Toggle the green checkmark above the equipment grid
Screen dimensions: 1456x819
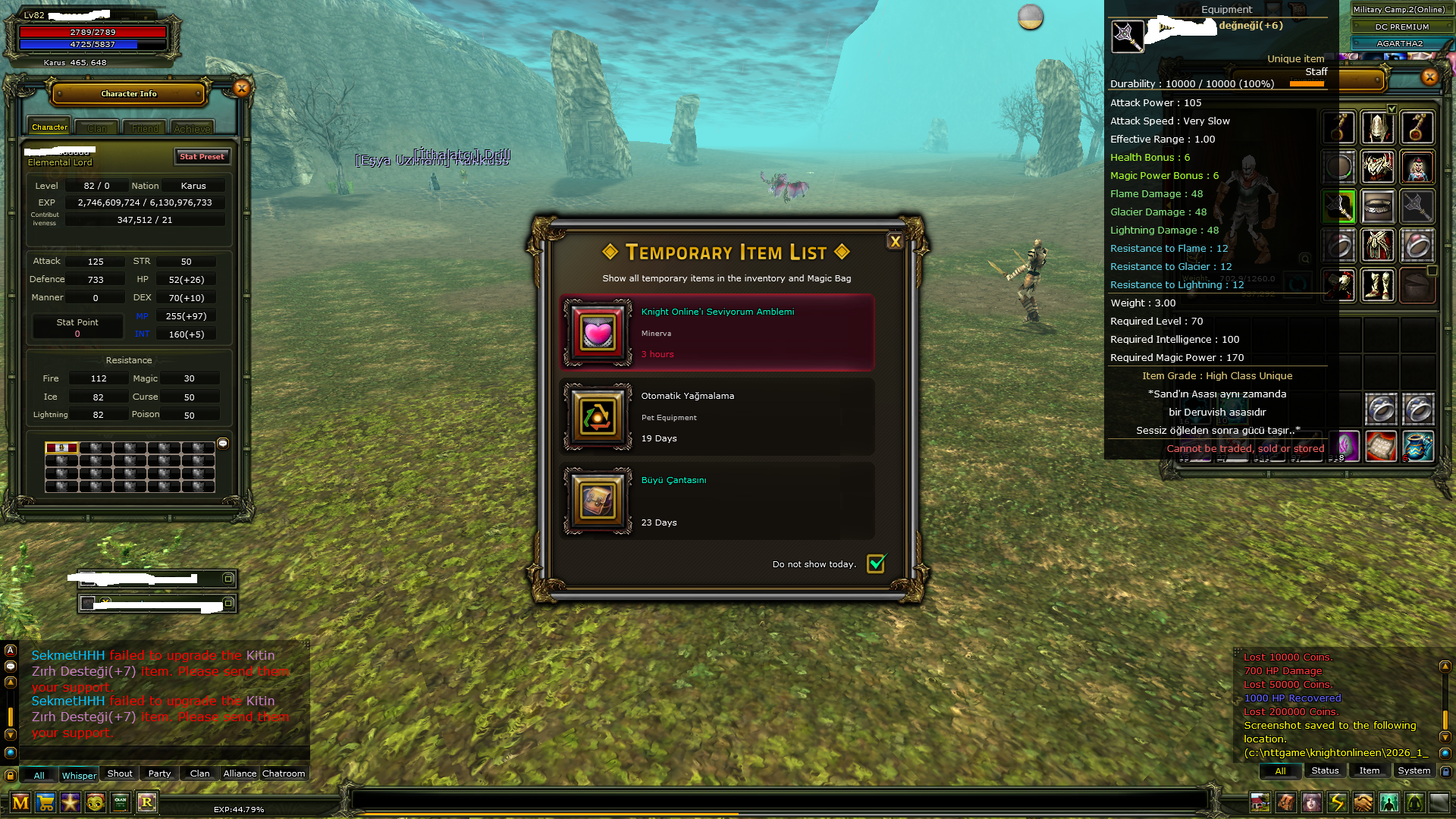tap(1392, 108)
